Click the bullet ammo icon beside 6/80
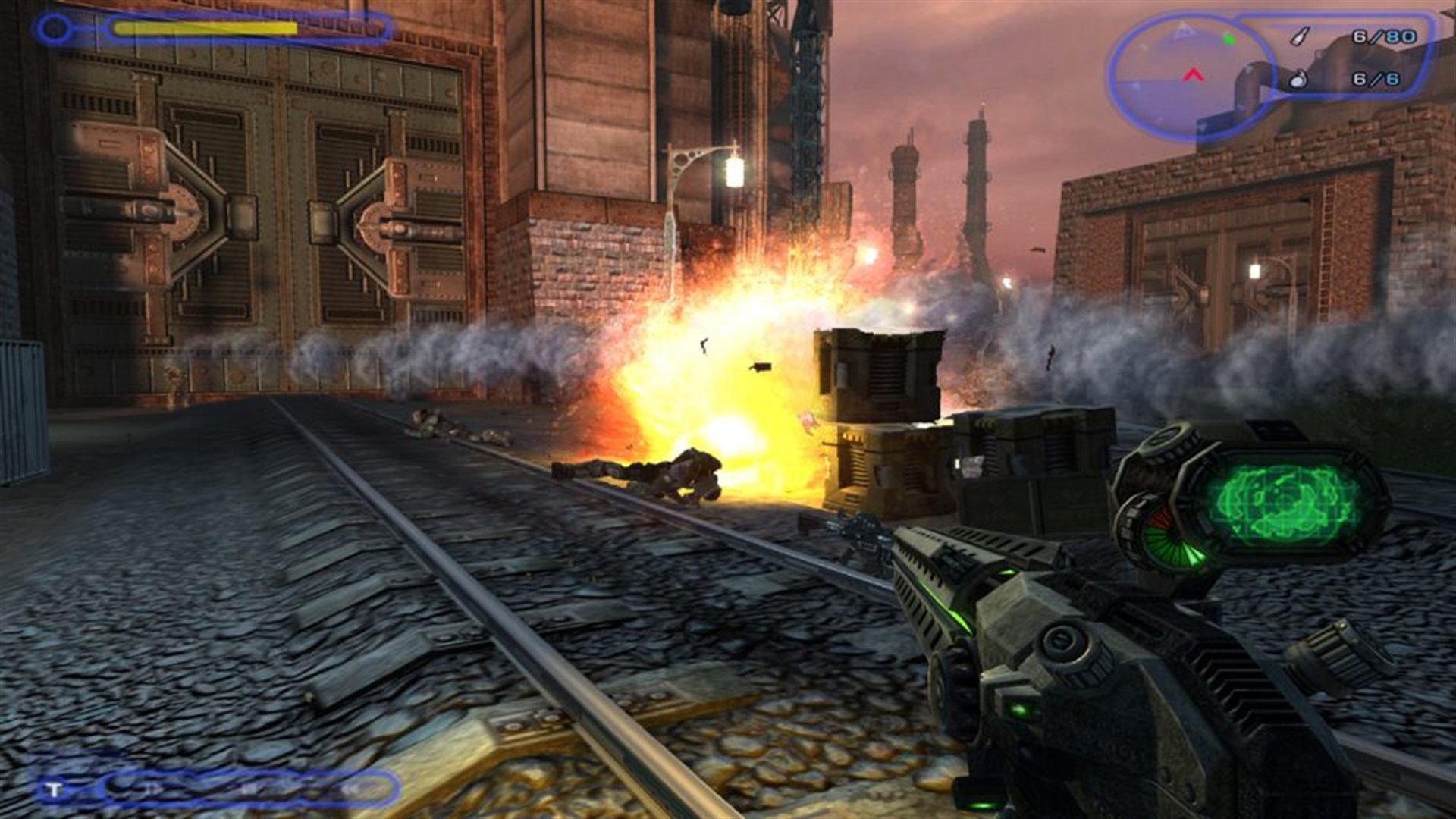 (x=1299, y=36)
